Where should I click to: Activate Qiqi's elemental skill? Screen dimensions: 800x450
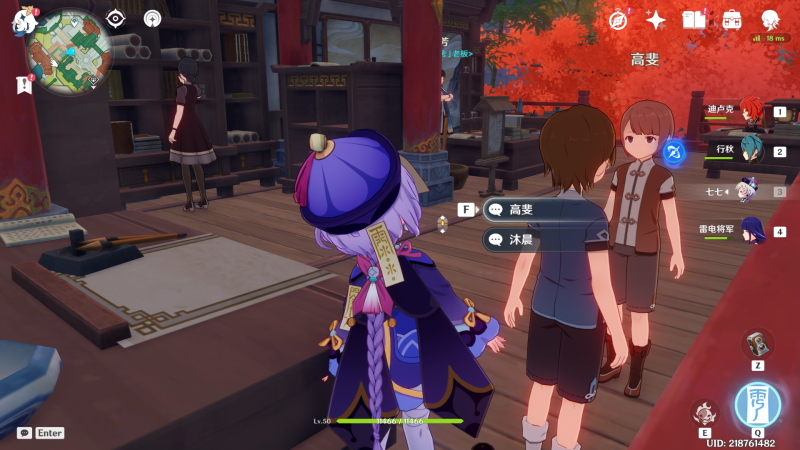(x=704, y=413)
